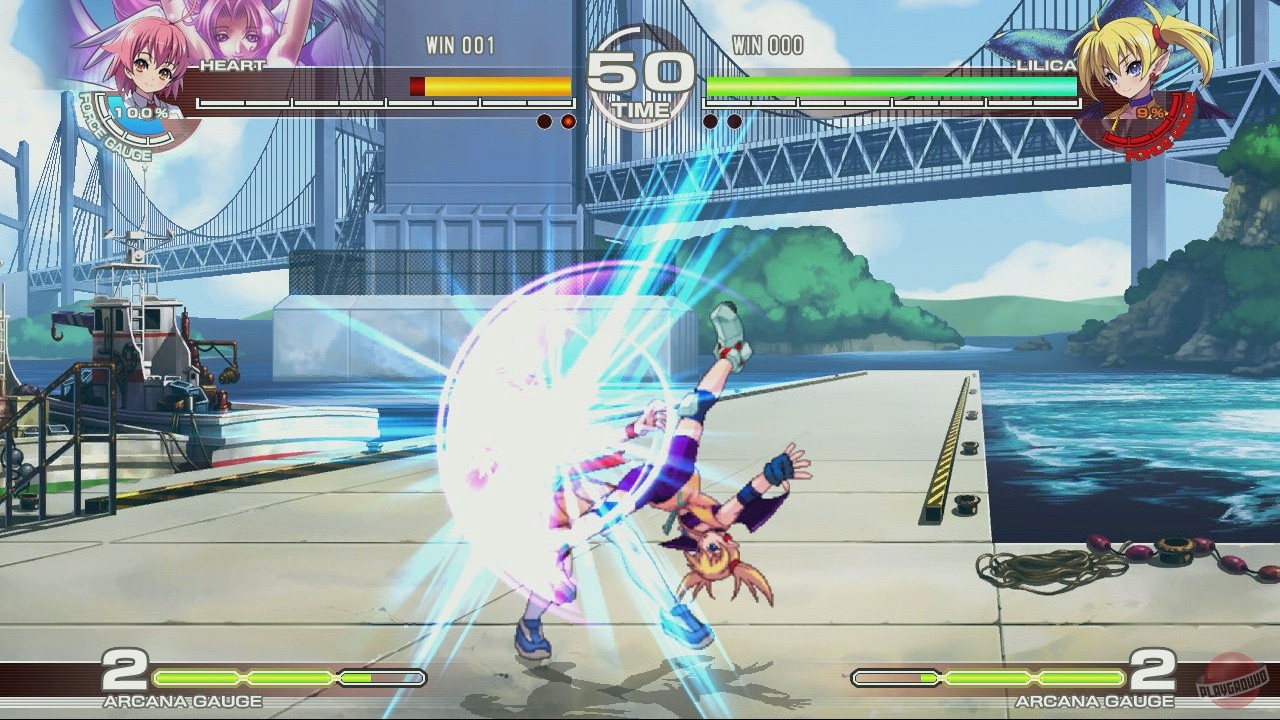1280x720 pixels.
Task: Expand the WIN 001 counter display
Action: coord(462,45)
